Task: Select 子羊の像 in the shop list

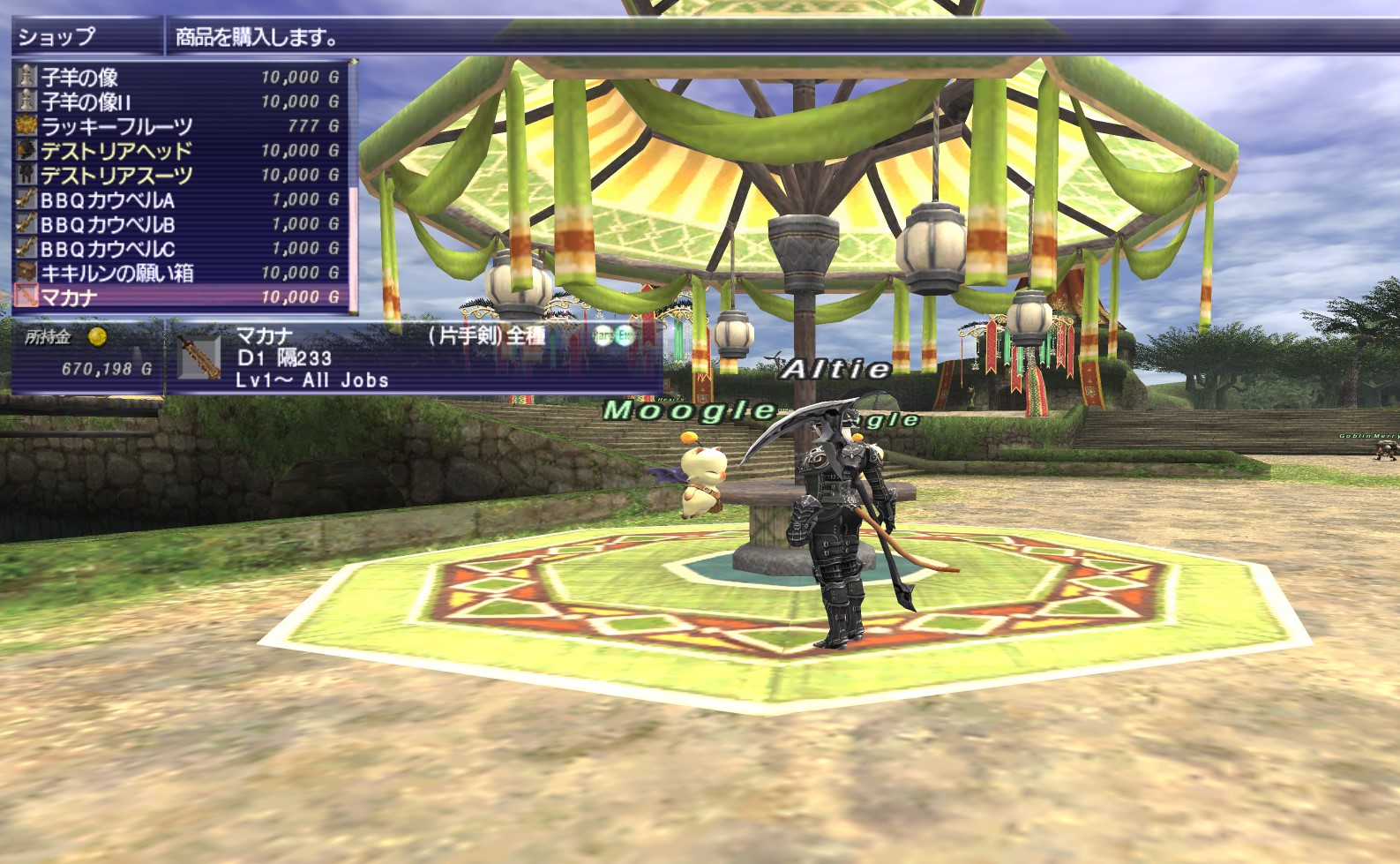Action: (176, 77)
